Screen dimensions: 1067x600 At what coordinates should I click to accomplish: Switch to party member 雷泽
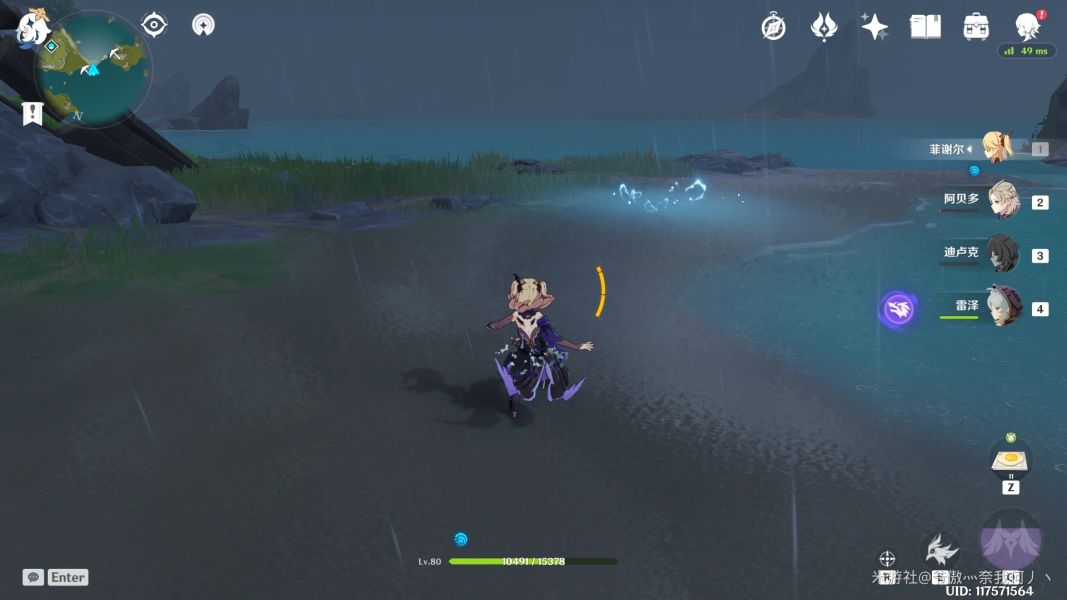pyautogui.click(x=1001, y=306)
